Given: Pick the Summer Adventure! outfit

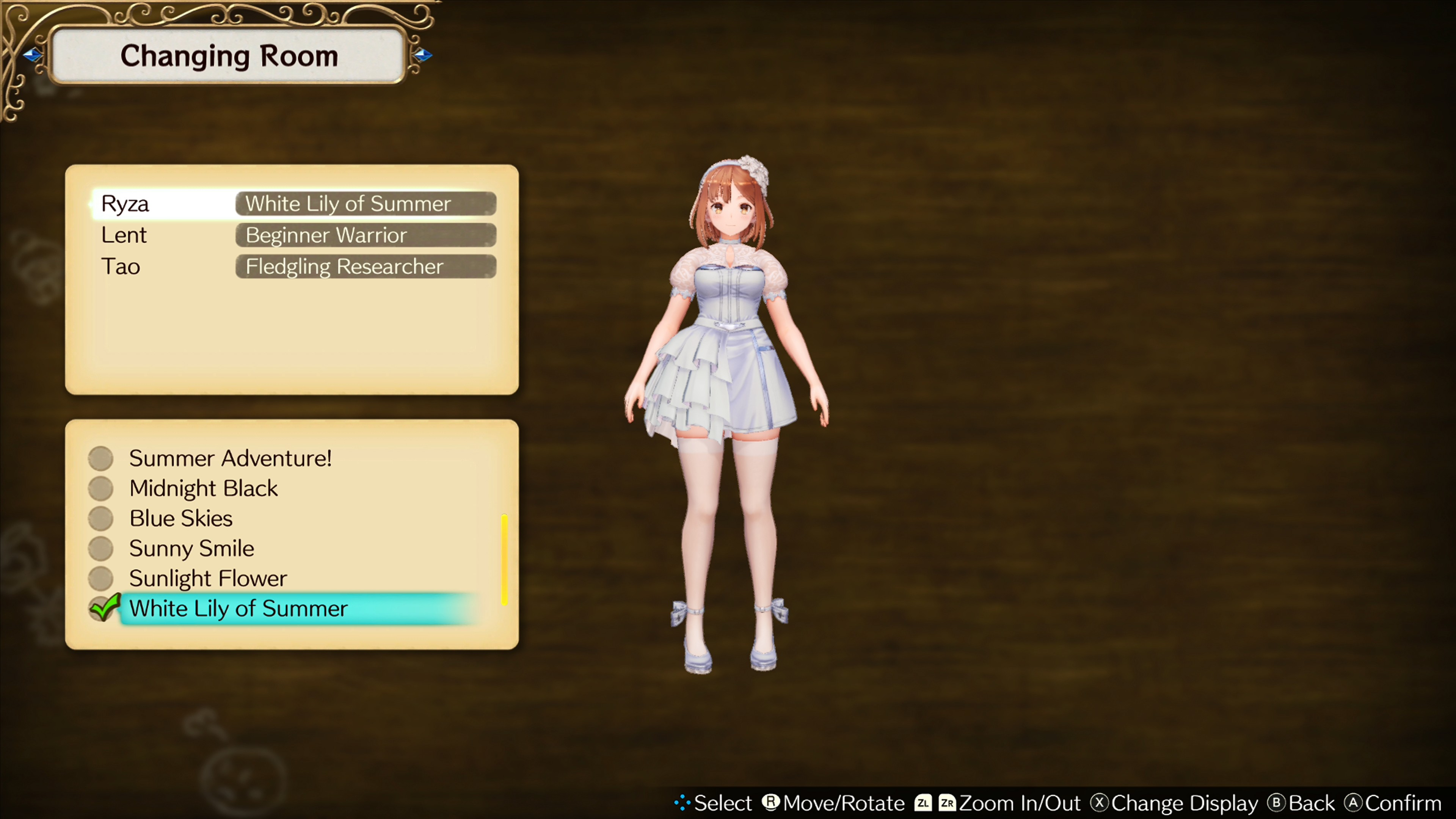Looking at the screenshot, I should [229, 458].
